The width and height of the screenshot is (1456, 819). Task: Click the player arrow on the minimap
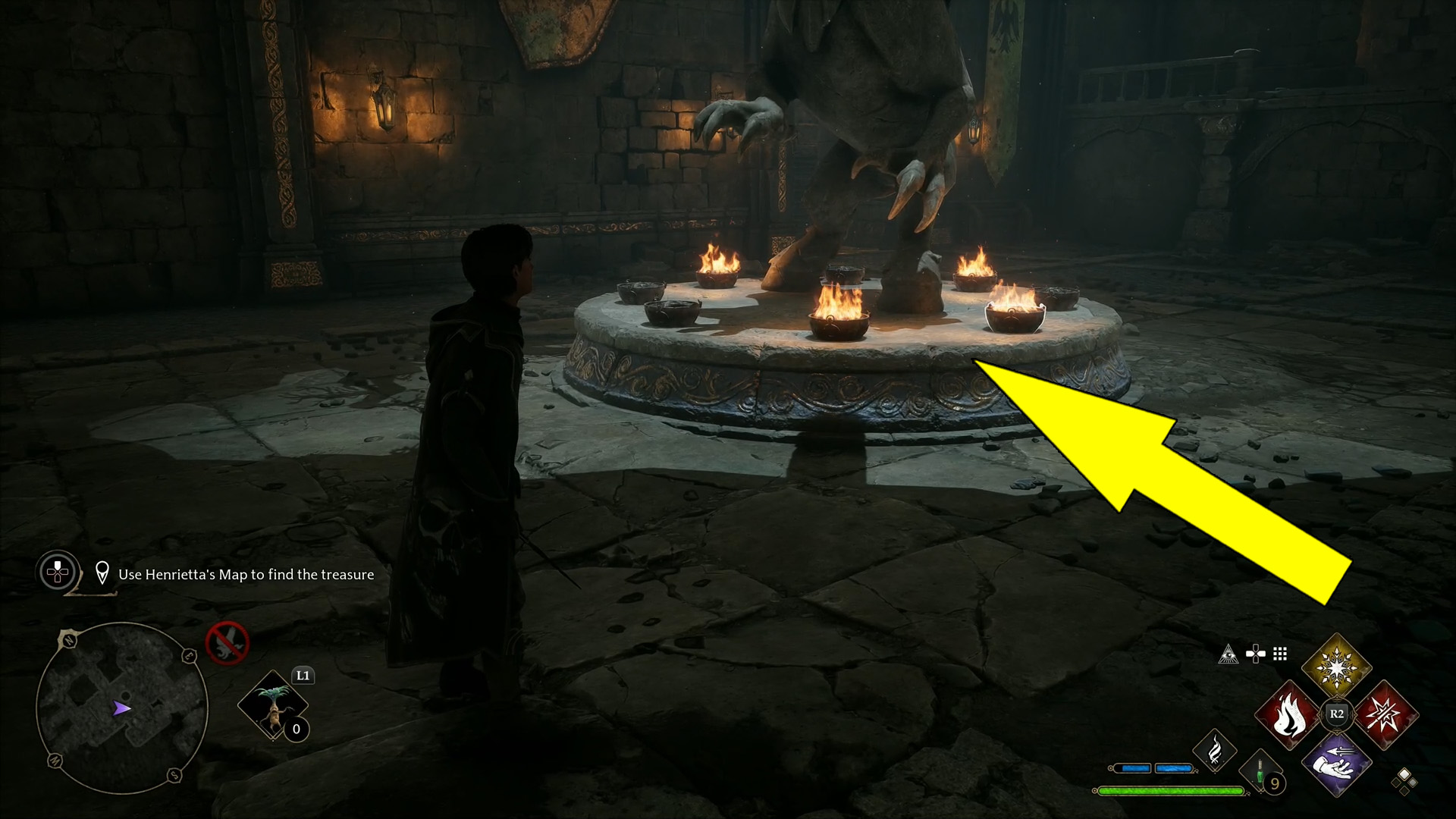pyautogui.click(x=122, y=708)
